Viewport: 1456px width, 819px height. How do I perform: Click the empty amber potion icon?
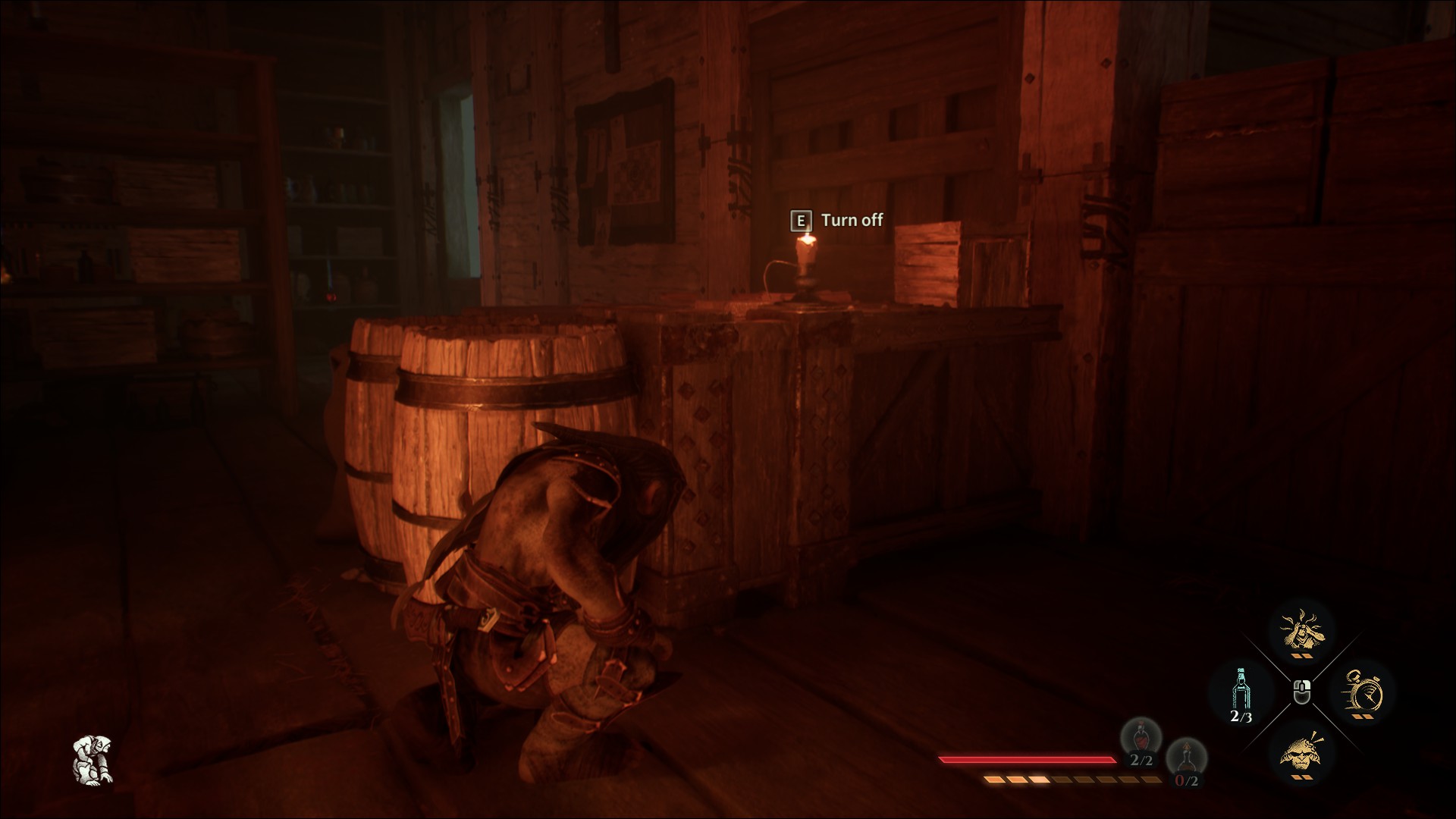1185,758
